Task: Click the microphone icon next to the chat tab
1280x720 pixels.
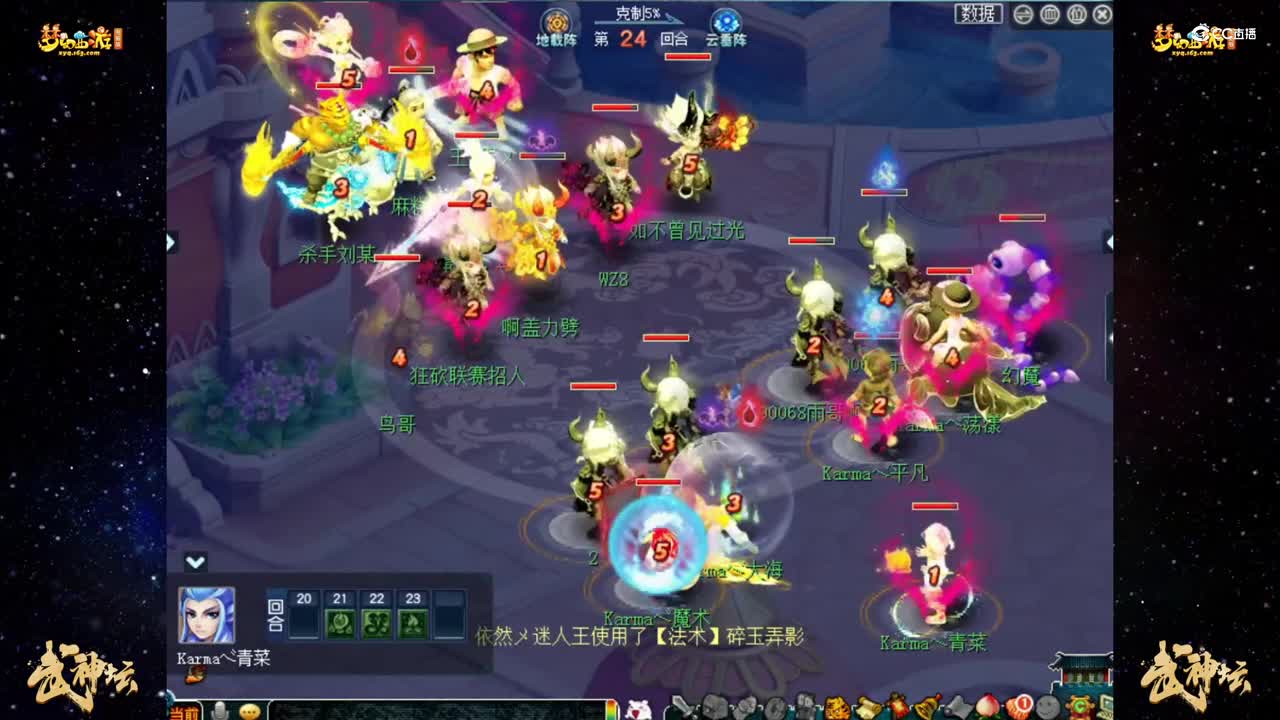Action: pyautogui.click(x=221, y=711)
